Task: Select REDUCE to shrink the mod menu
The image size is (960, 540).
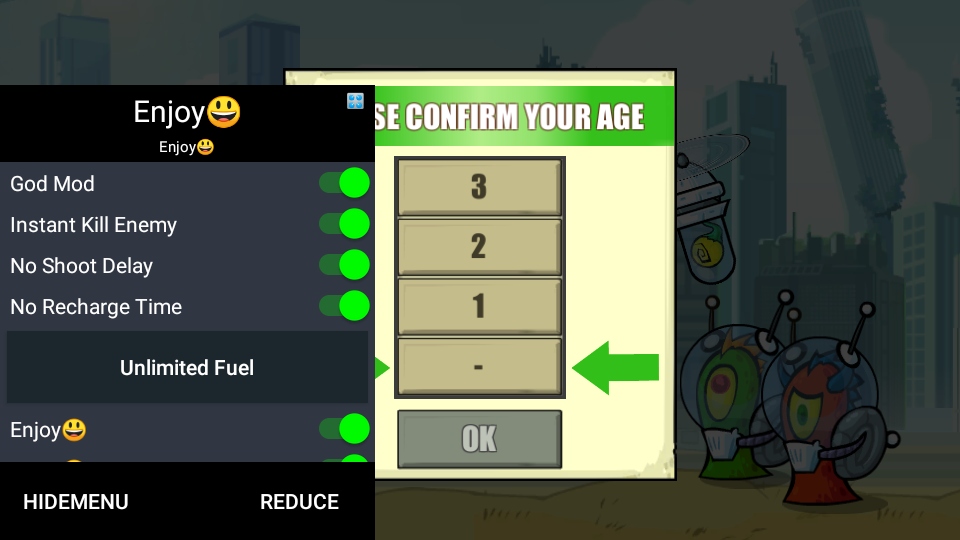Action: pos(299,502)
